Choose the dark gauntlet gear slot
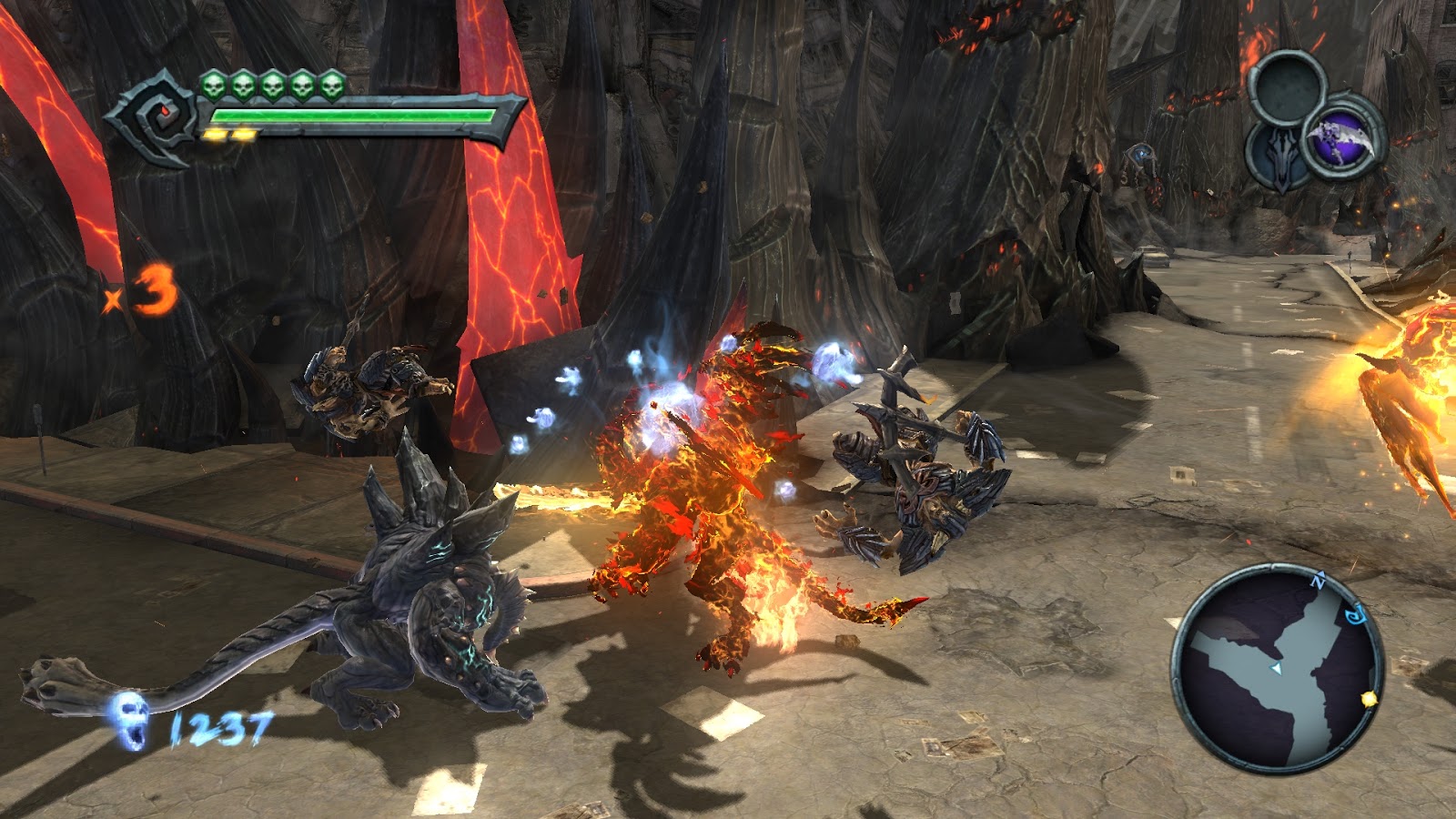 (x=1282, y=156)
